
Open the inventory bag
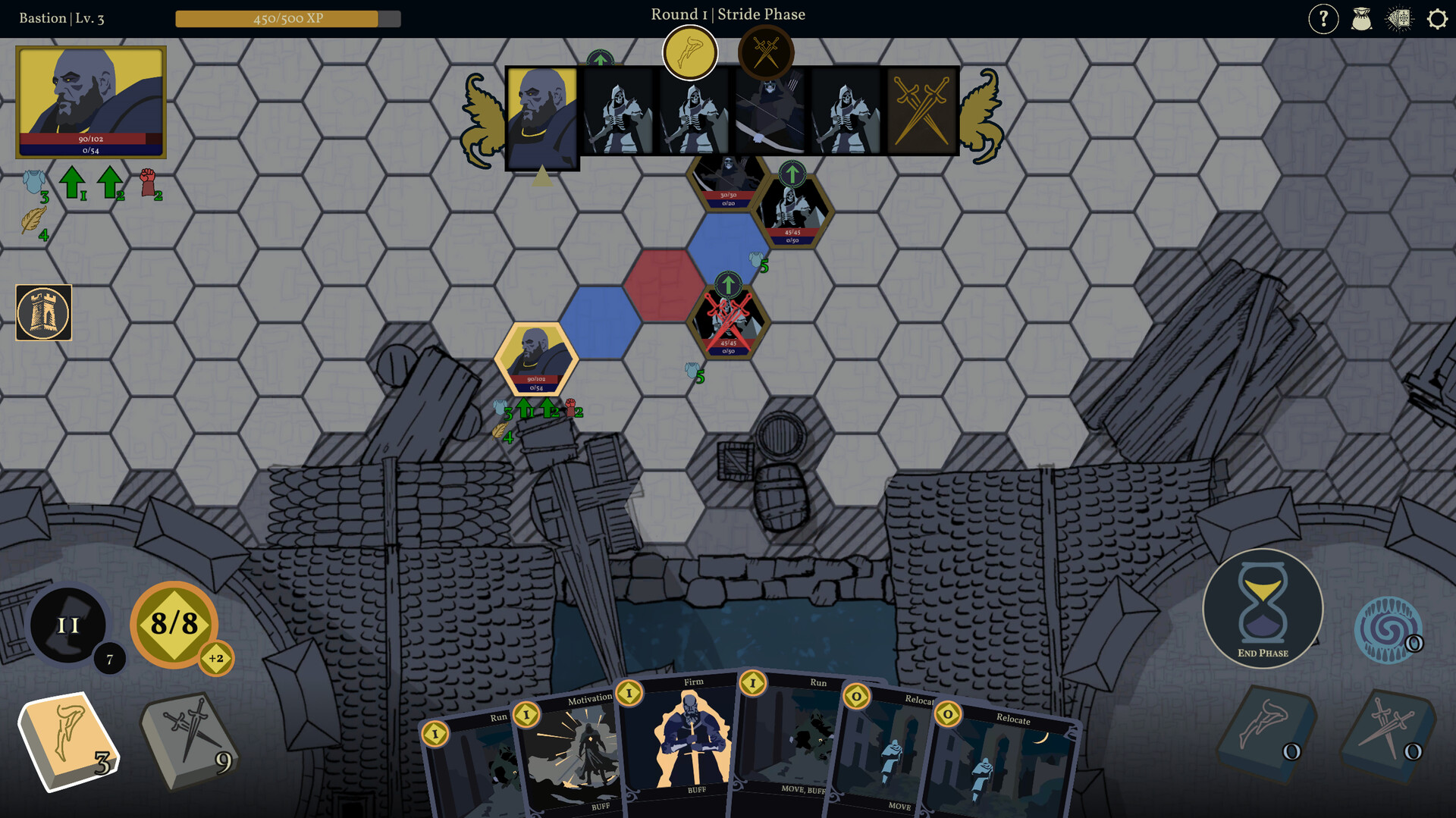point(1363,19)
